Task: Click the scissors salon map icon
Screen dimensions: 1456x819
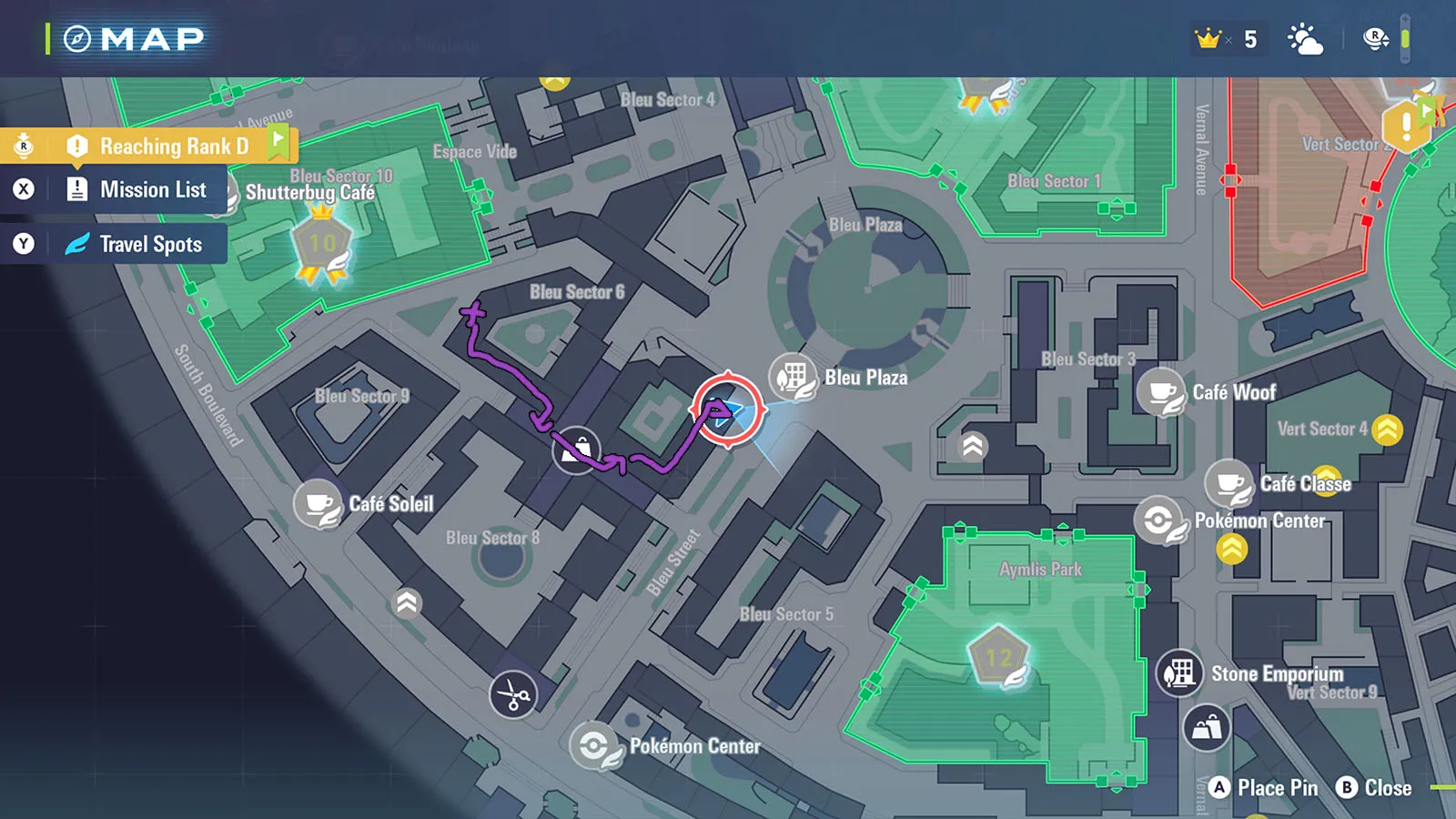Action: tap(513, 695)
